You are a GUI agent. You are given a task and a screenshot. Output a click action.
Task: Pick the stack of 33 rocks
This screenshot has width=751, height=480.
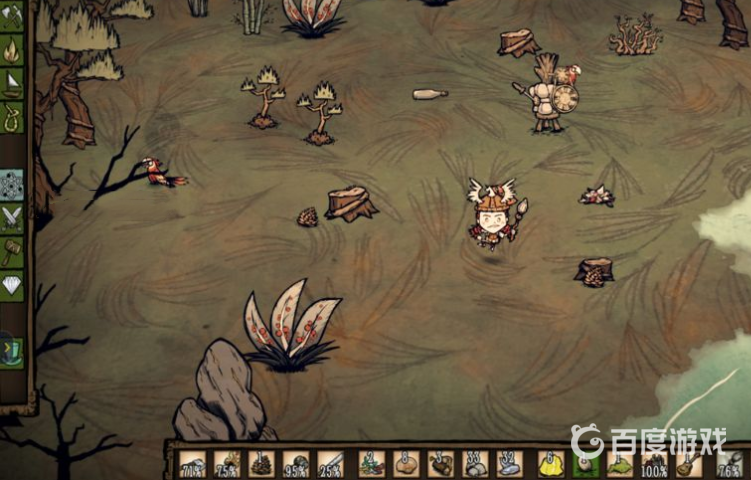476,464
